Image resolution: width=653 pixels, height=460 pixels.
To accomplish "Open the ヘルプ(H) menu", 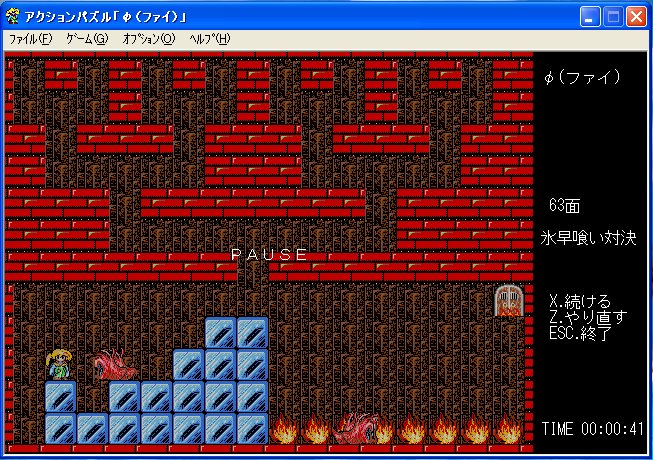I will tap(209, 39).
